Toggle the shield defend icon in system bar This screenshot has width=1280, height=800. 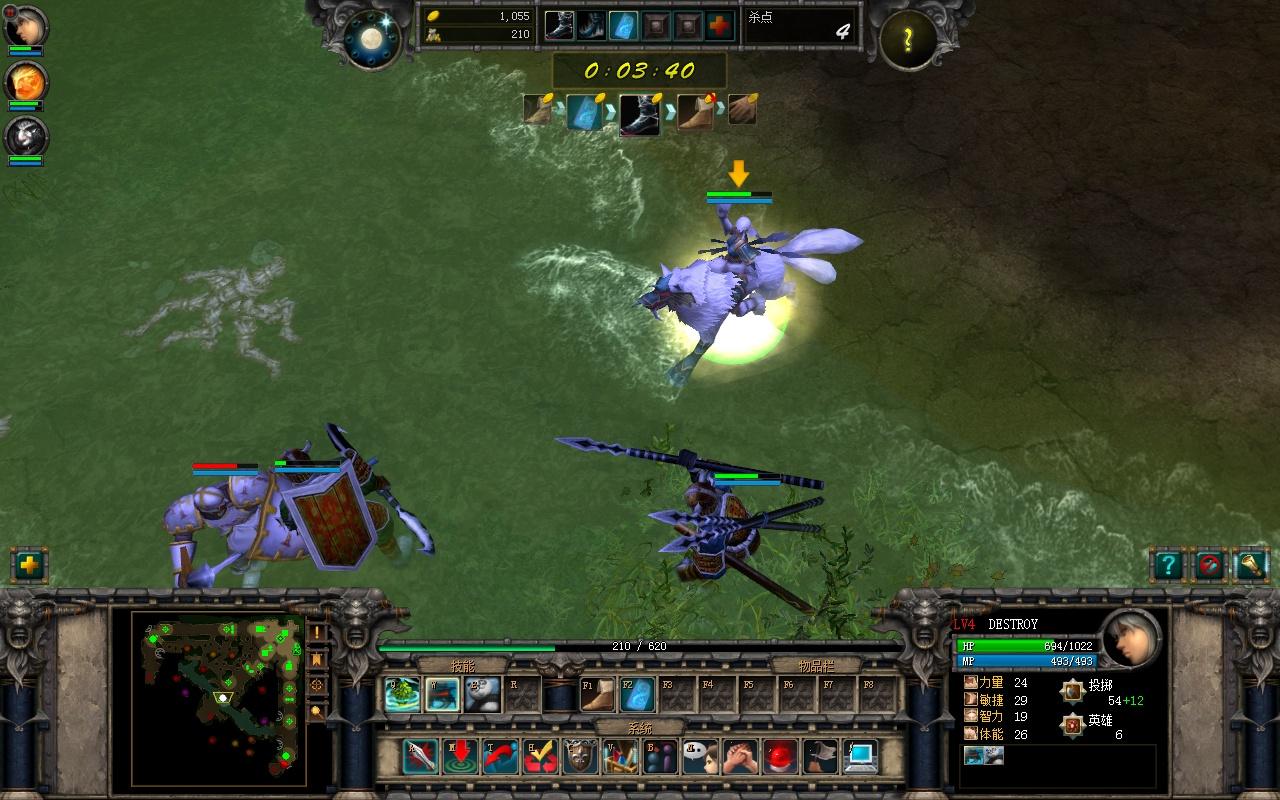pyautogui.click(x=581, y=755)
